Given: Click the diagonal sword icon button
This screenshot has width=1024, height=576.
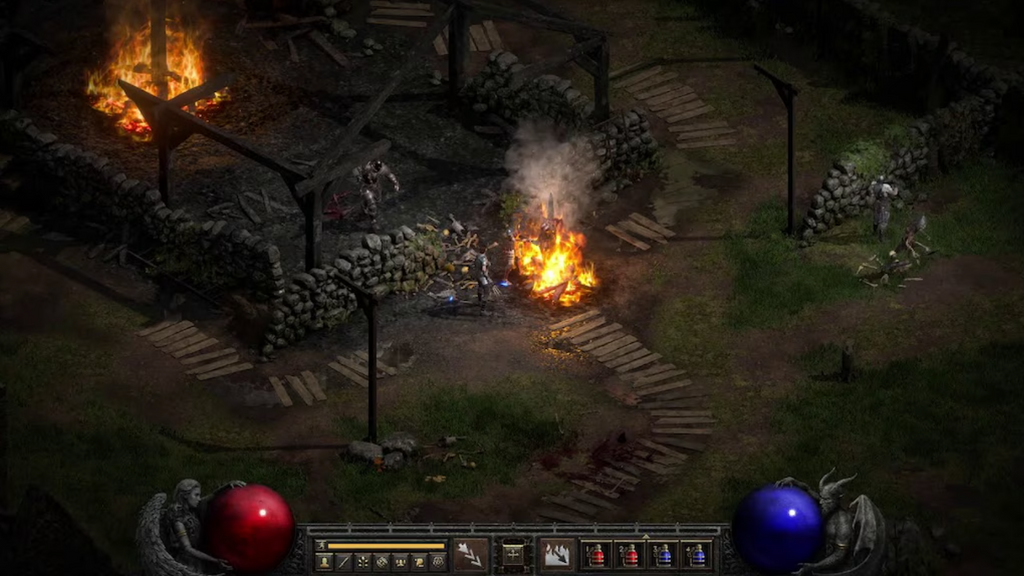Looking at the screenshot, I should click(343, 562).
